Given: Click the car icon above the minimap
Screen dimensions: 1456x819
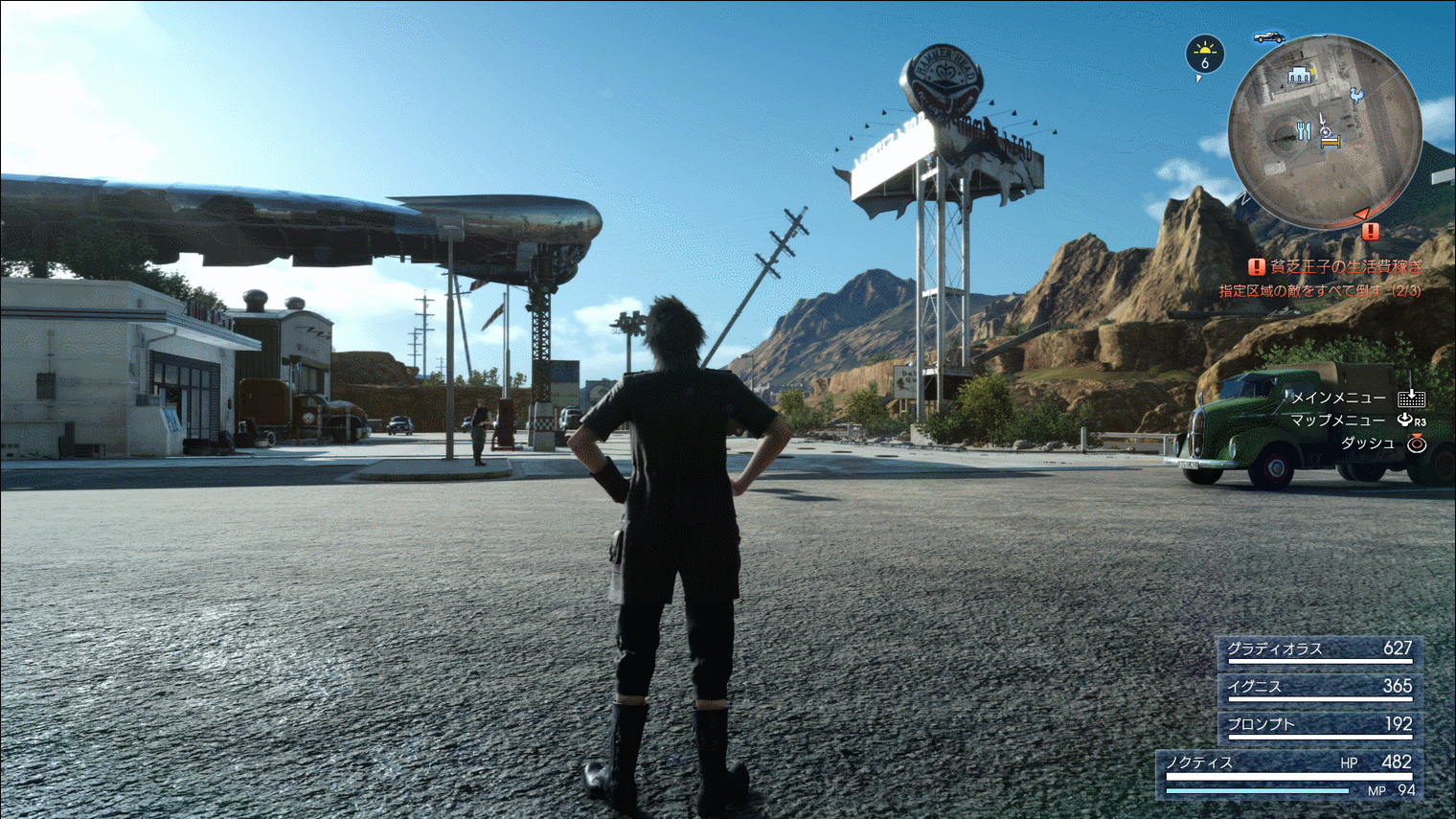Looking at the screenshot, I should 1269,37.
